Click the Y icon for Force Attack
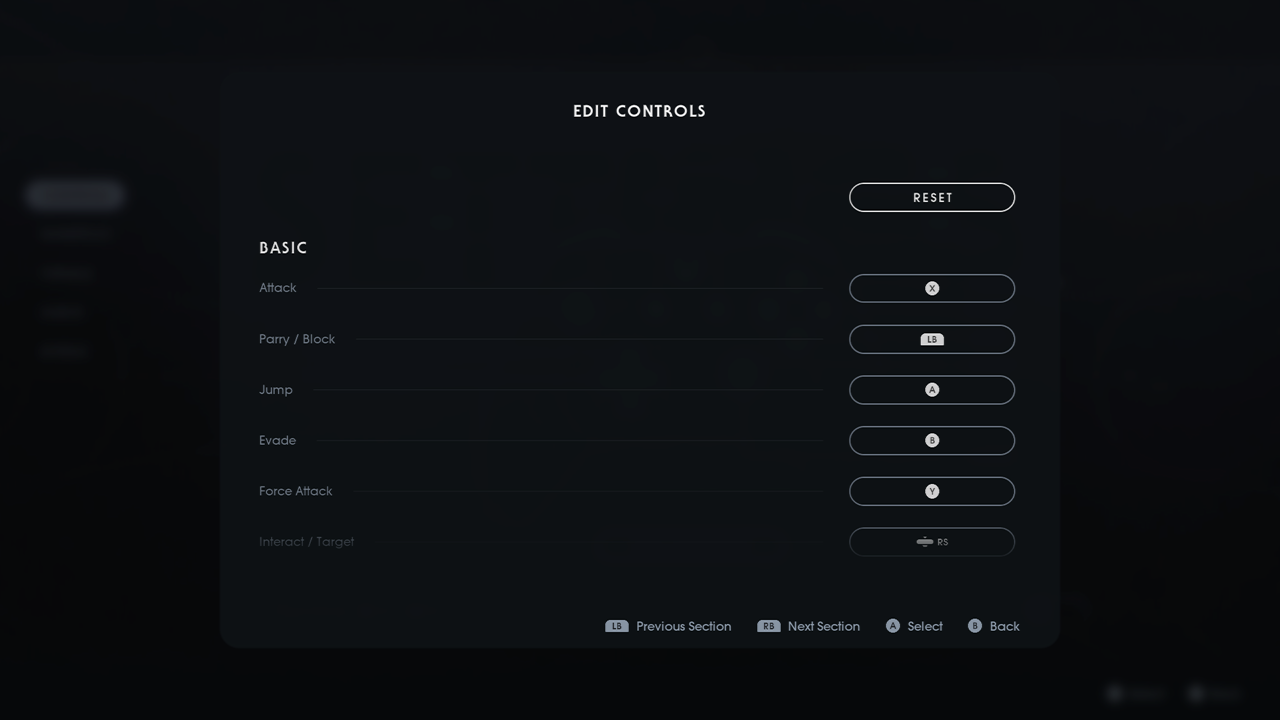Viewport: 1280px width, 720px height. click(x=931, y=491)
